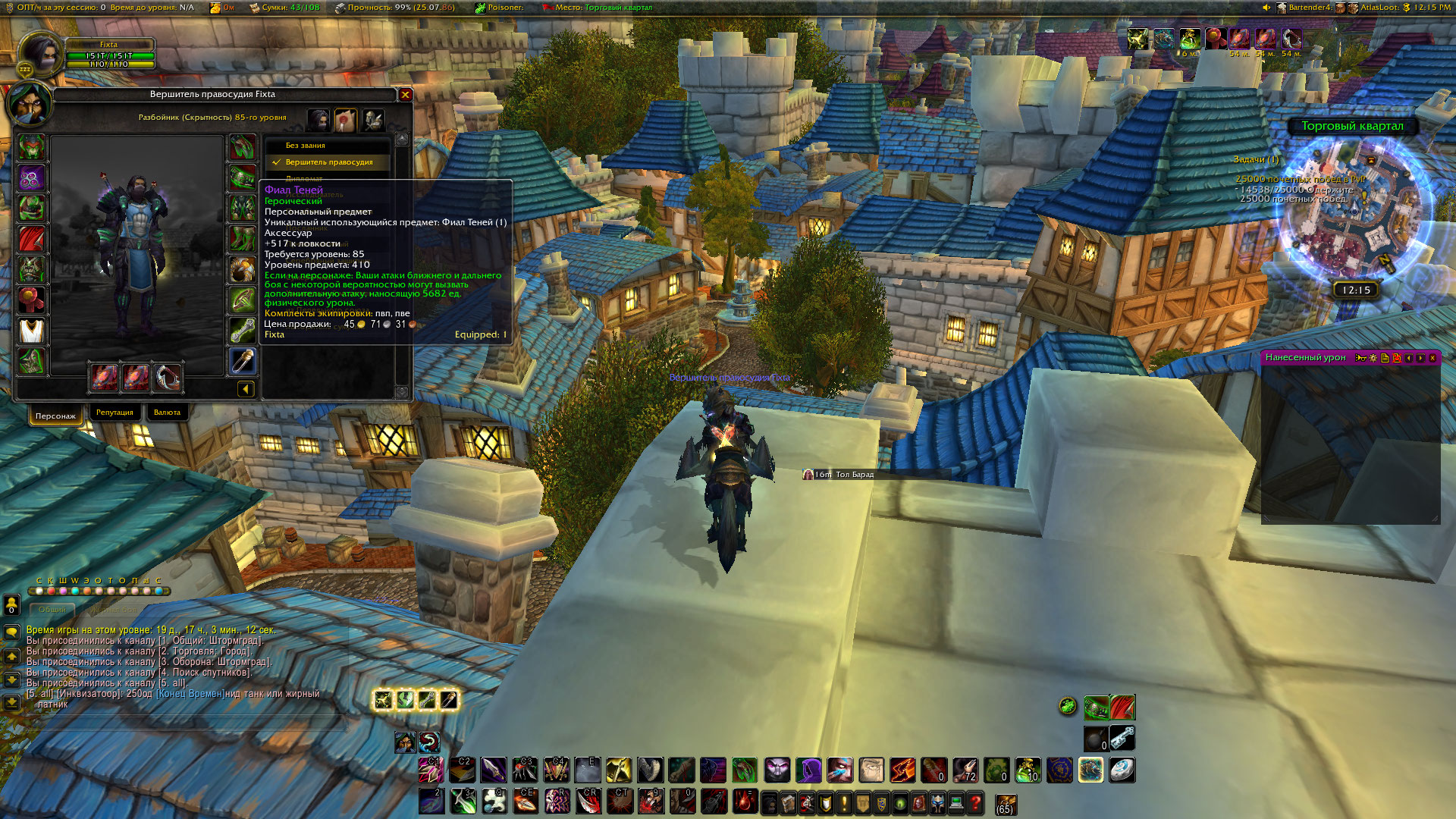Open the Валюта tab
Image resolution: width=1456 pixels, height=819 pixels.
(167, 413)
